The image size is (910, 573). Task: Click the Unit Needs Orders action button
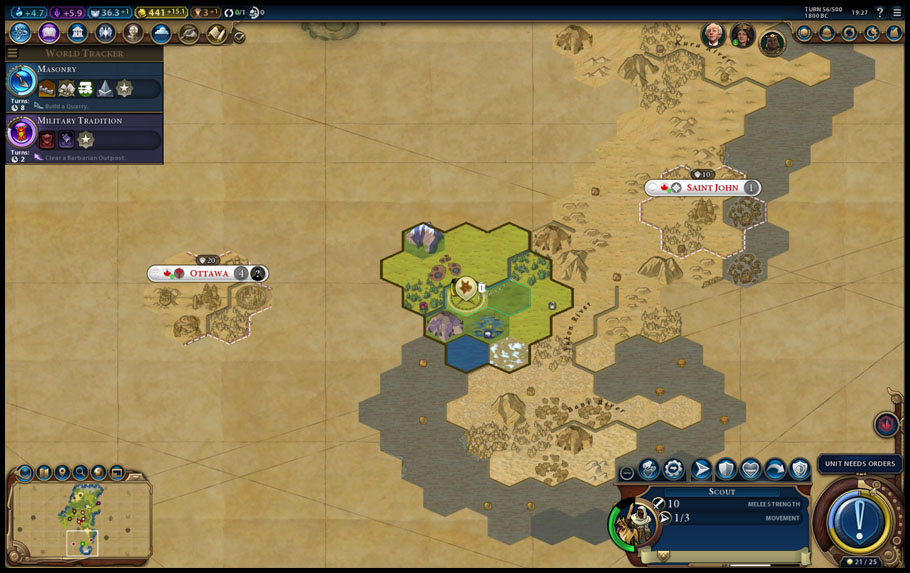click(x=858, y=519)
